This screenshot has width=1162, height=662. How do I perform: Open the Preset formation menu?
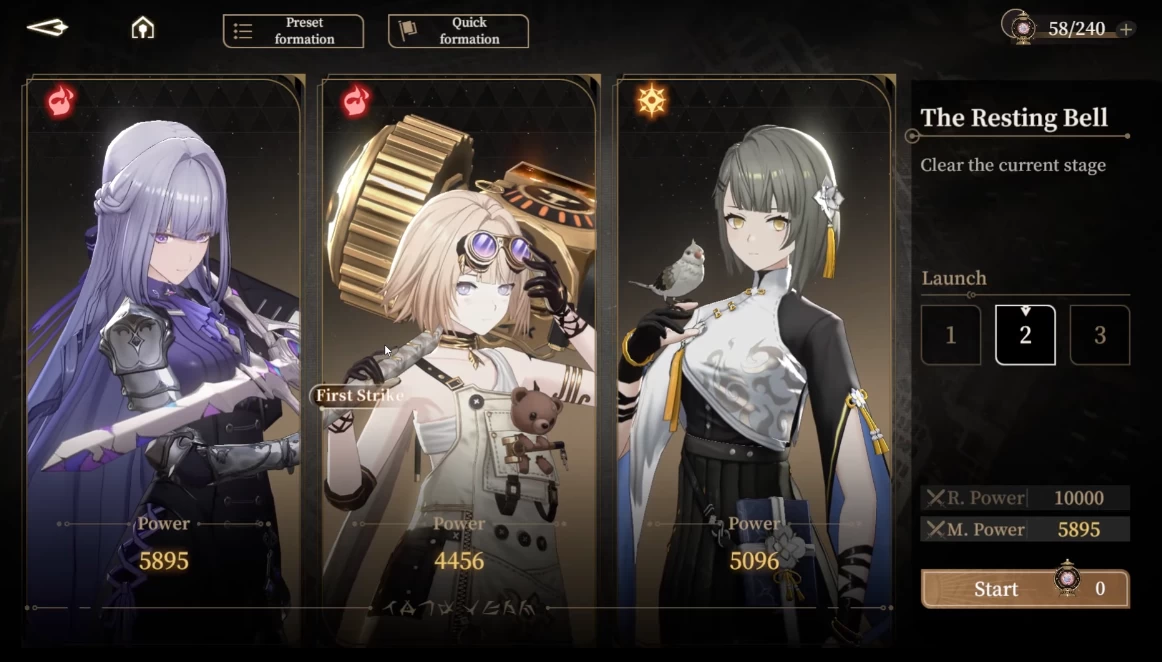pyautogui.click(x=293, y=31)
